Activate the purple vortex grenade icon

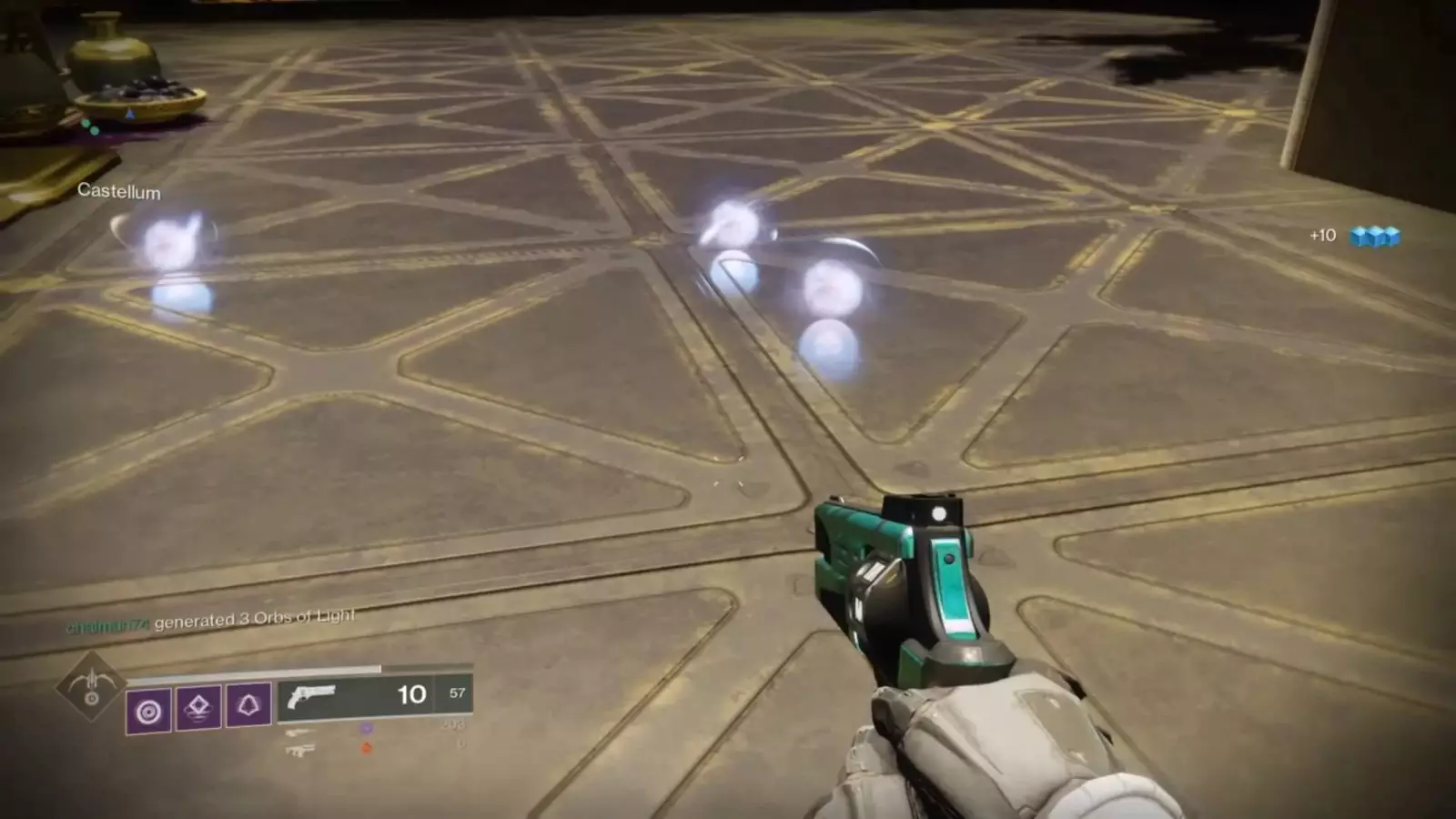click(x=148, y=710)
